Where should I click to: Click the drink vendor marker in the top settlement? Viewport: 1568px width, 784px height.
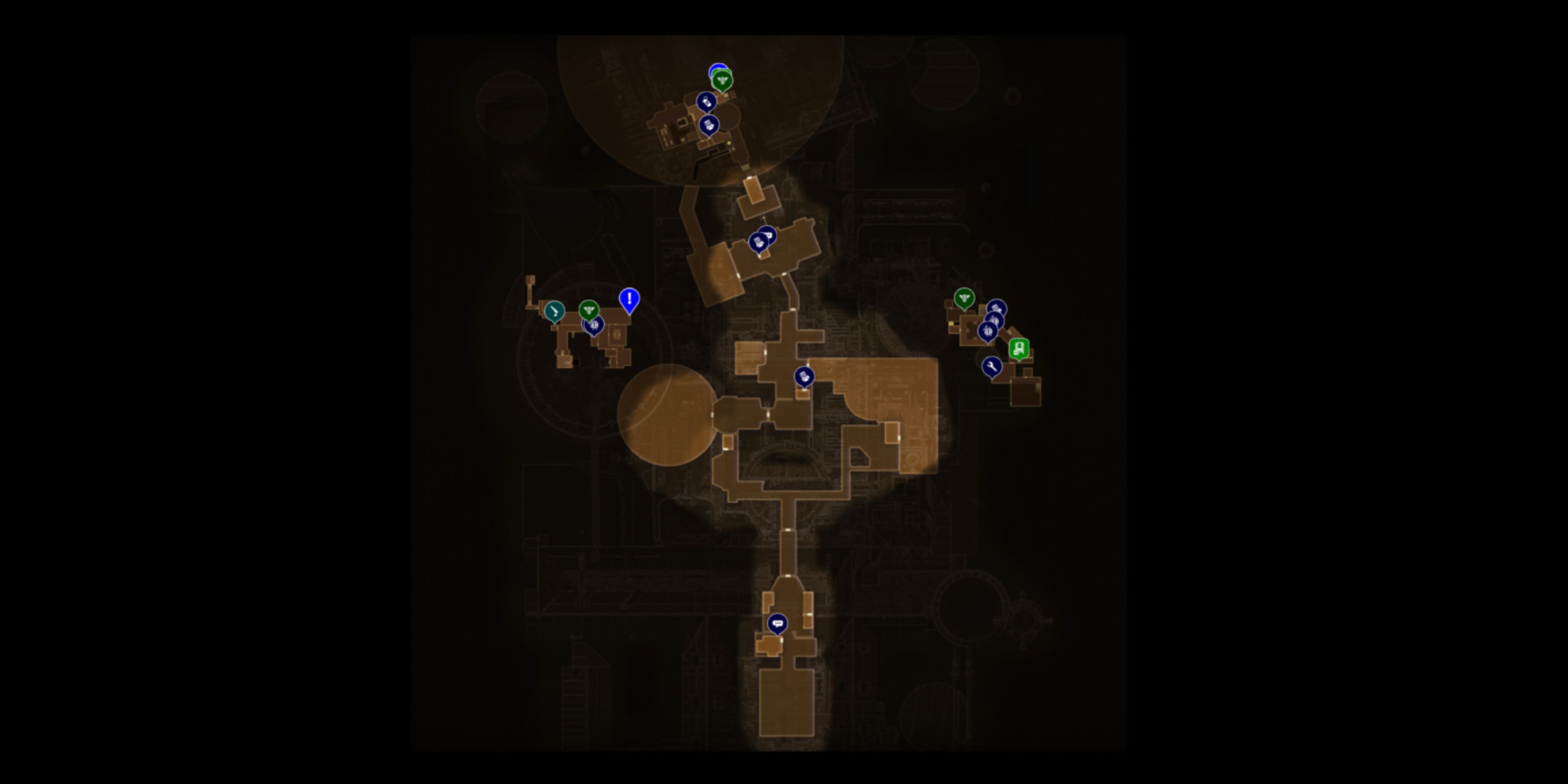[706, 102]
